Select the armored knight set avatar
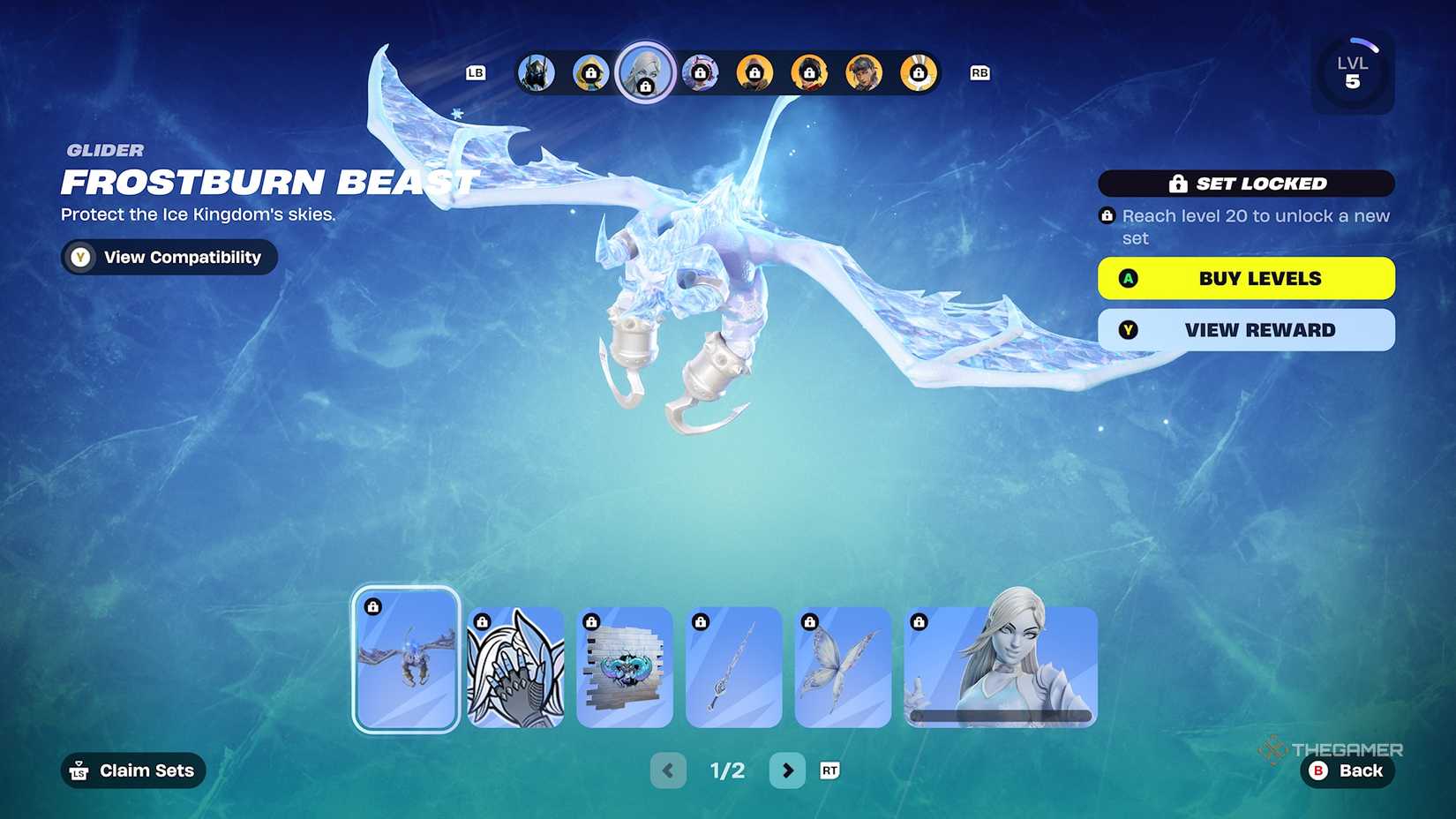Viewport: 1456px width, 819px height. click(534, 73)
